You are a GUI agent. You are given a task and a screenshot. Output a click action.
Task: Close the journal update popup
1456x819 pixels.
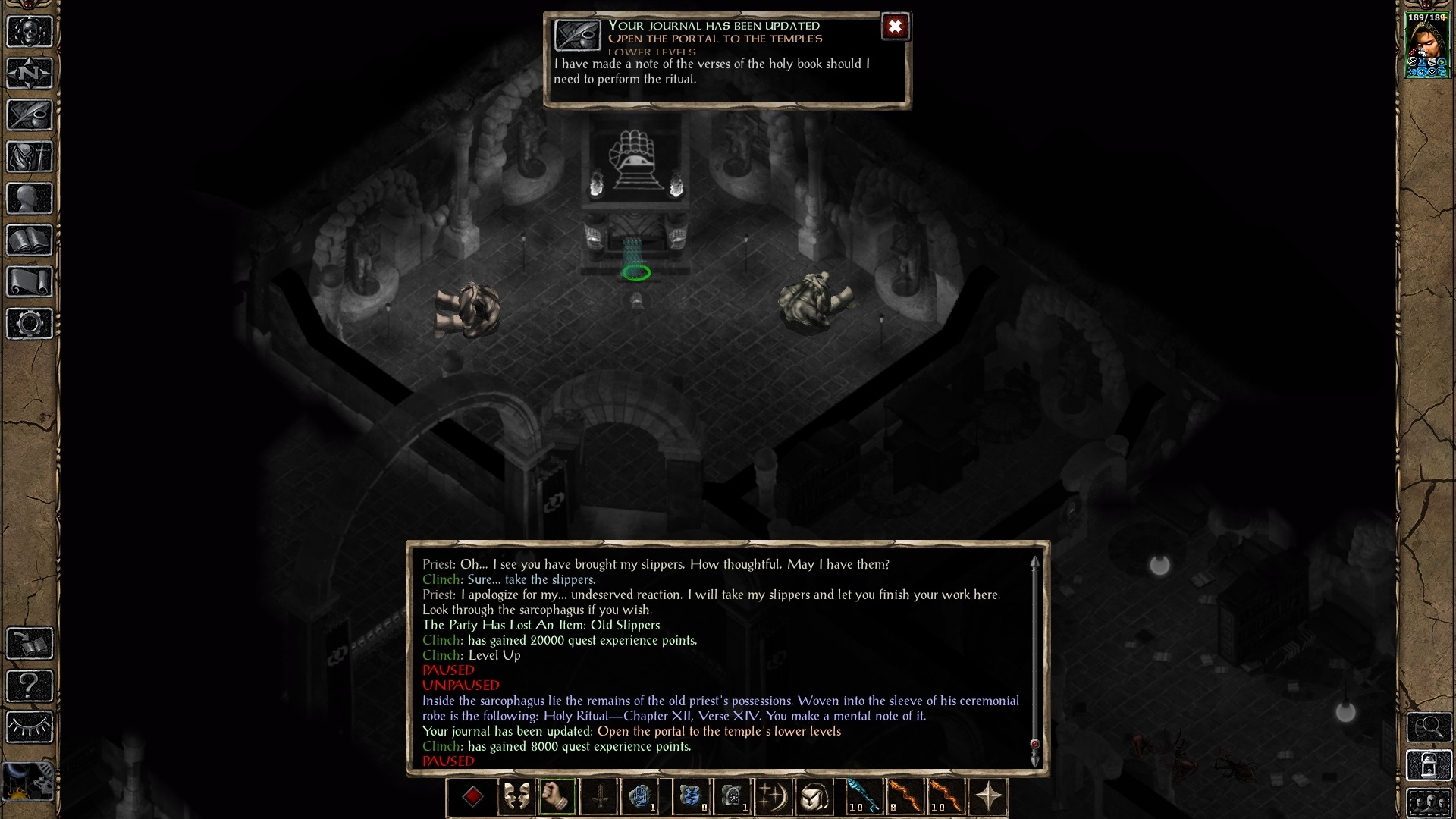click(x=895, y=27)
